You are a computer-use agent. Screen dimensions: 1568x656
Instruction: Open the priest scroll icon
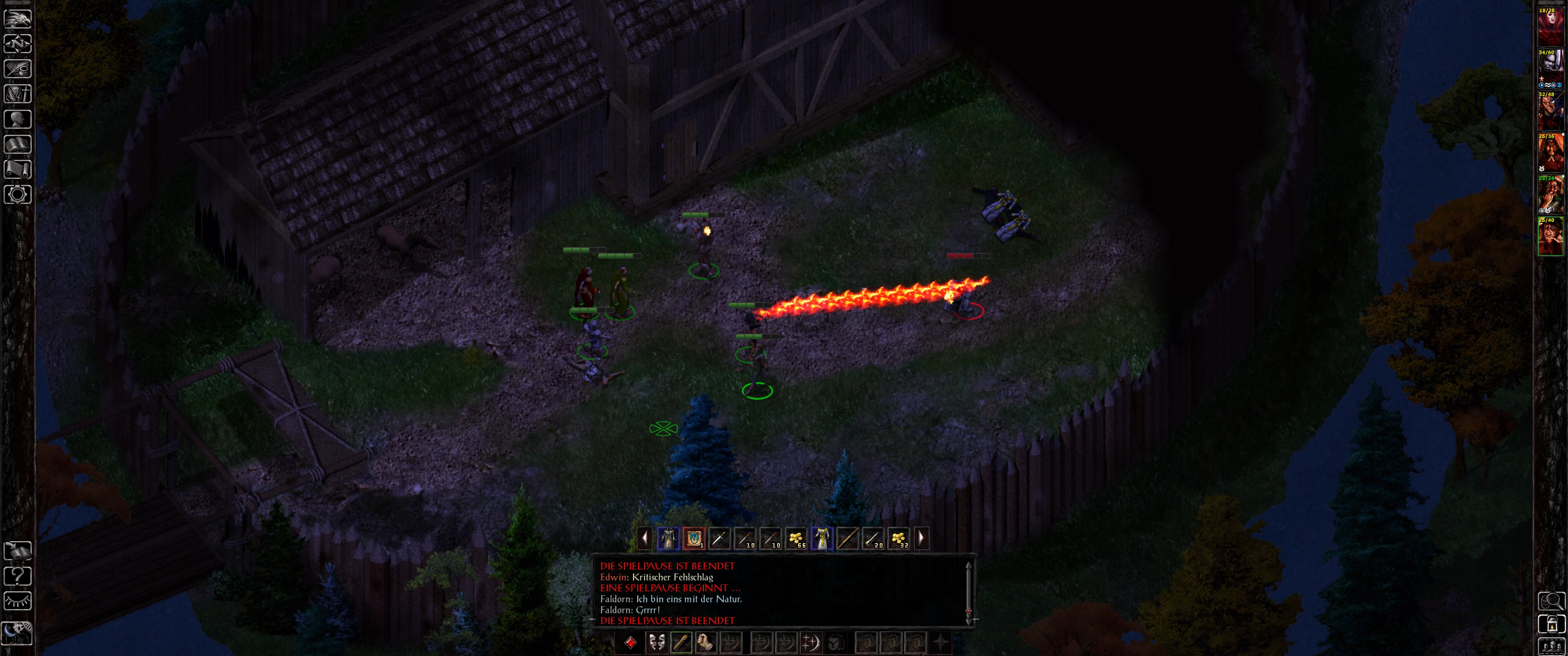[x=18, y=169]
